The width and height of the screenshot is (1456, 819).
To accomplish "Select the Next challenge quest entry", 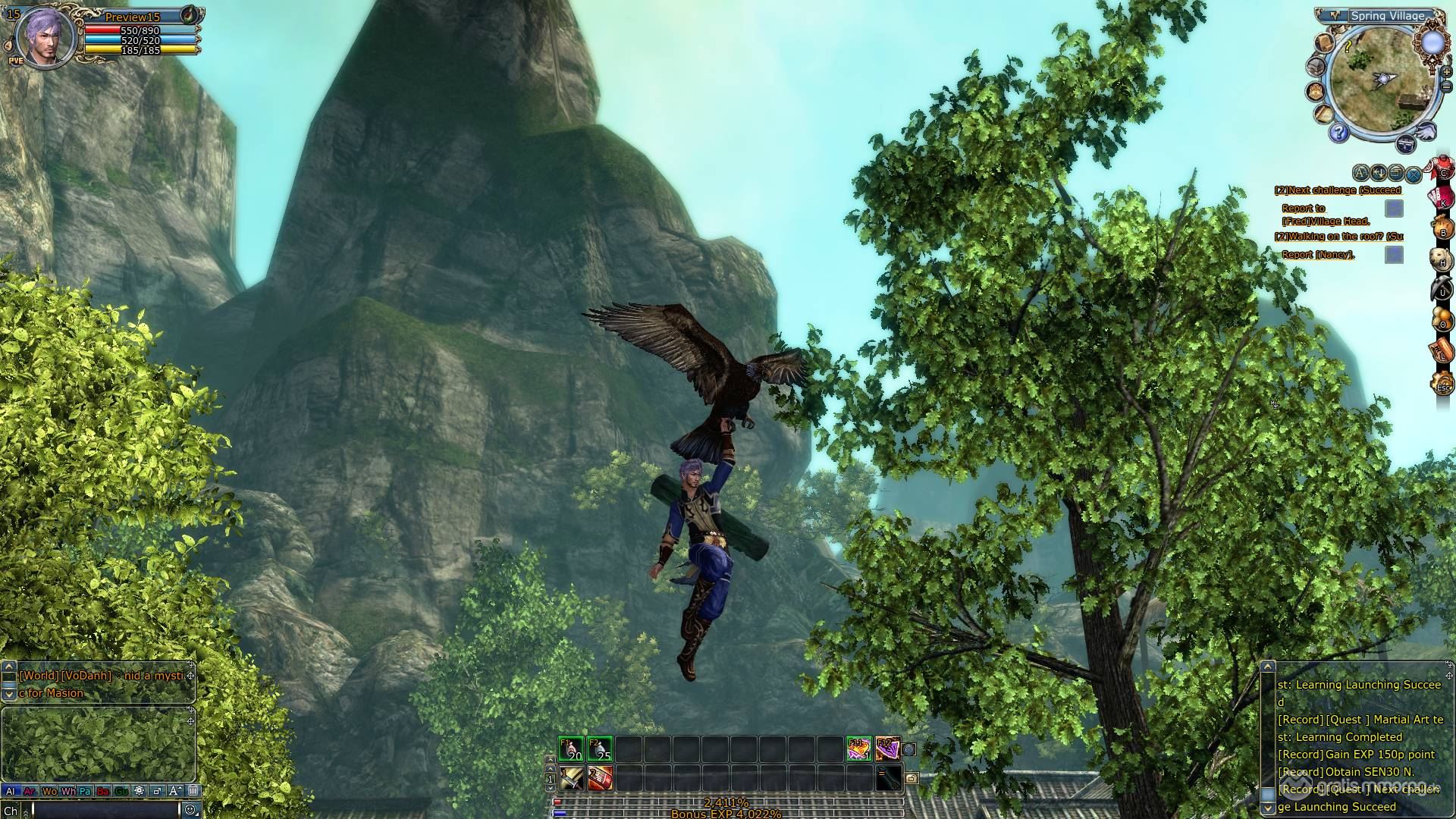I will [x=1338, y=190].
